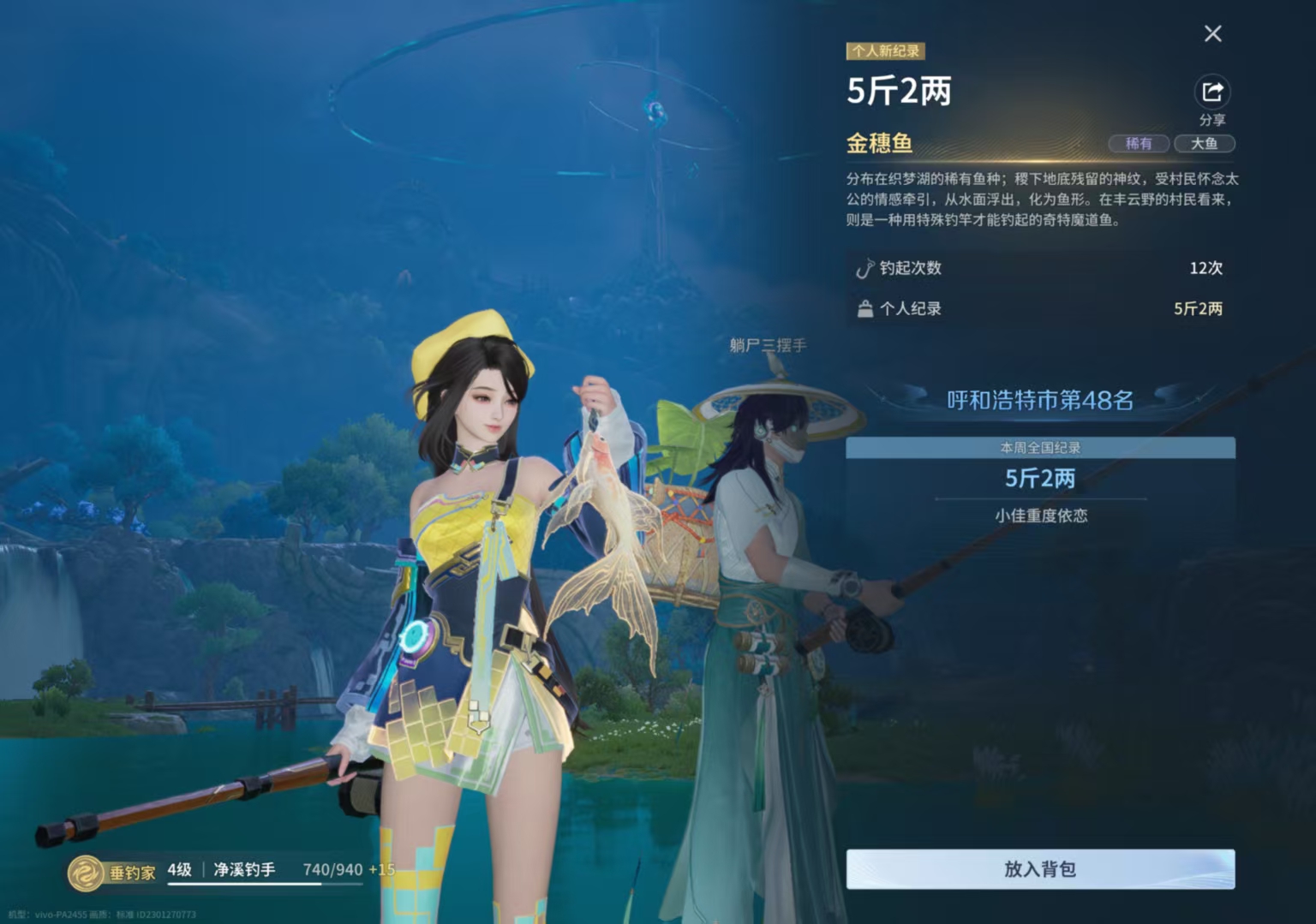Viewport: 1316px width, 924px height.
Task: Put the fish into the backpack (放入背包)
Action: pos(1040,869)
